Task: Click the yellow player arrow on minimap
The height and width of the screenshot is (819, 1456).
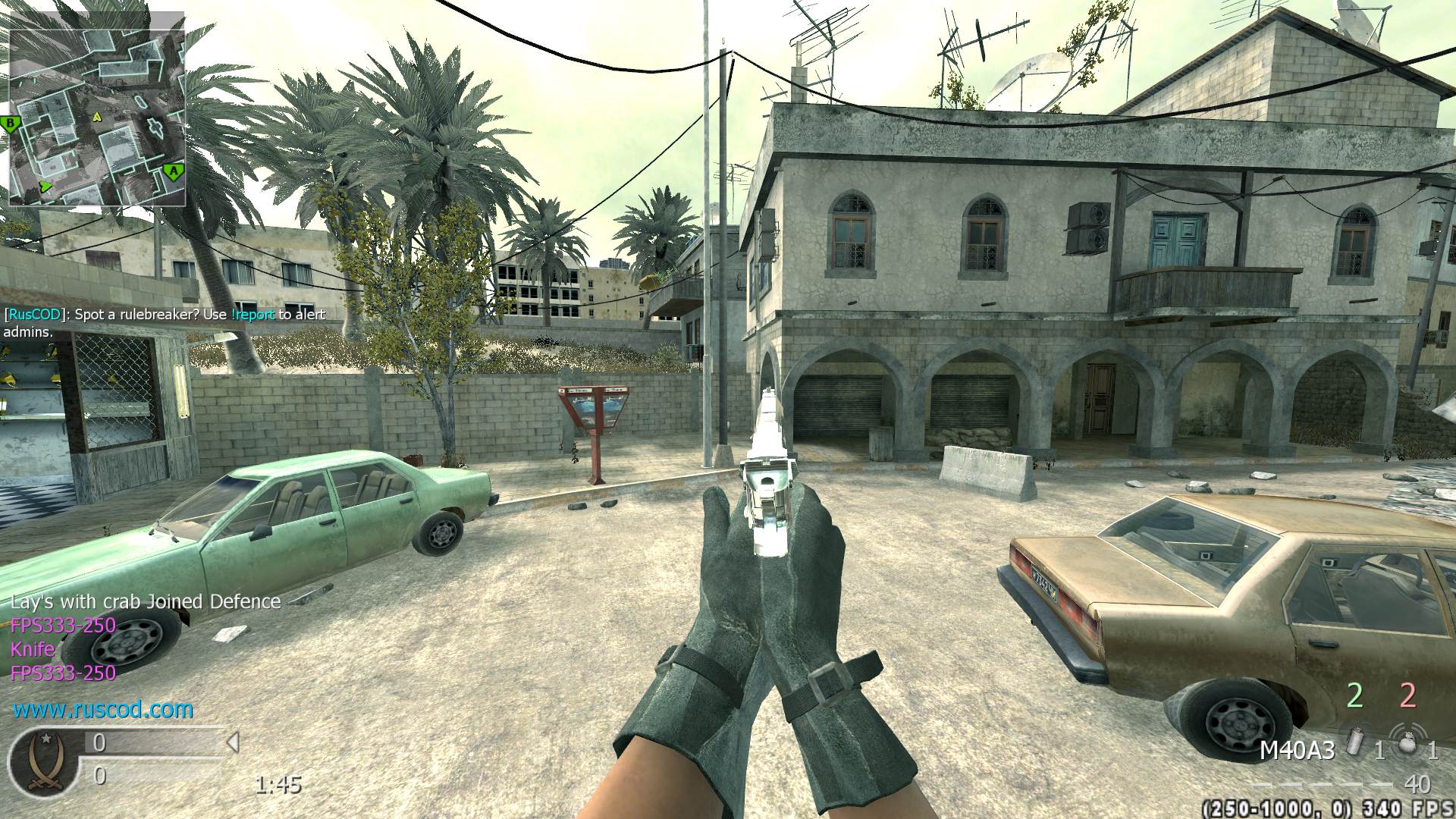Action: pos(97,118)
